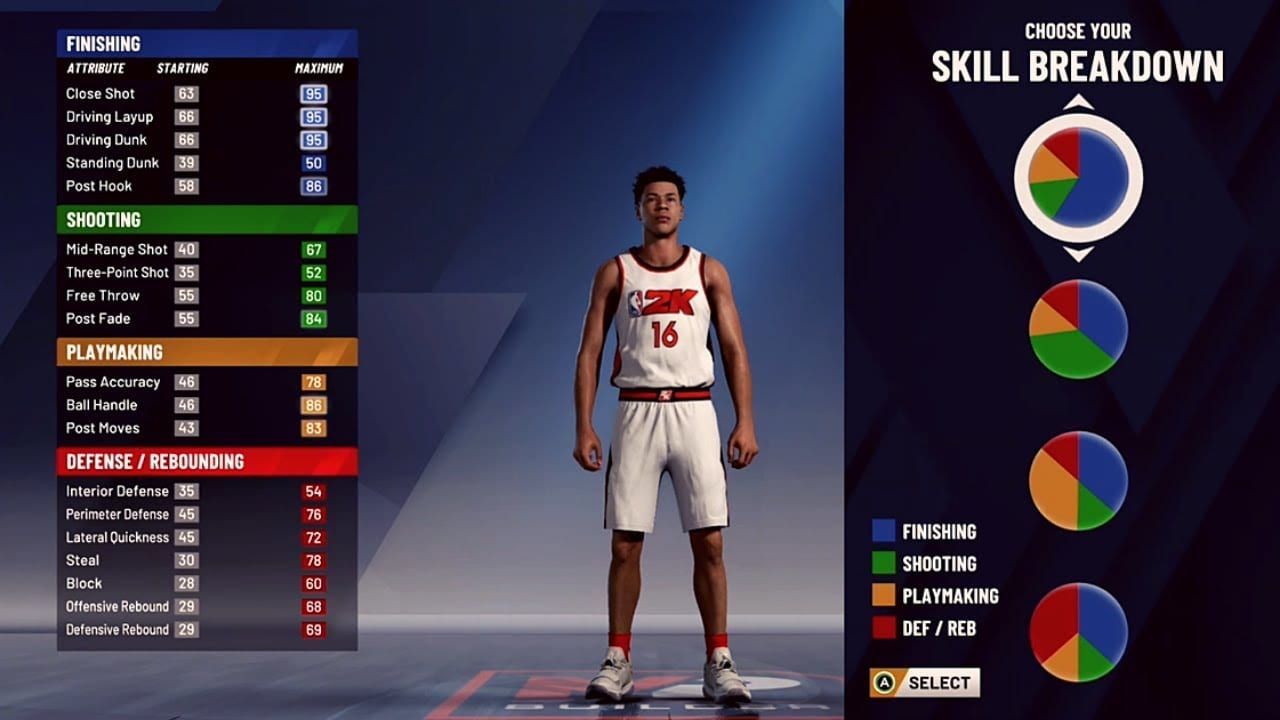Select the topmost skill breakdown pie chart
The width and height of the screenshot is (1280, 720).
pyautogui.click(x=1078, y=176)
